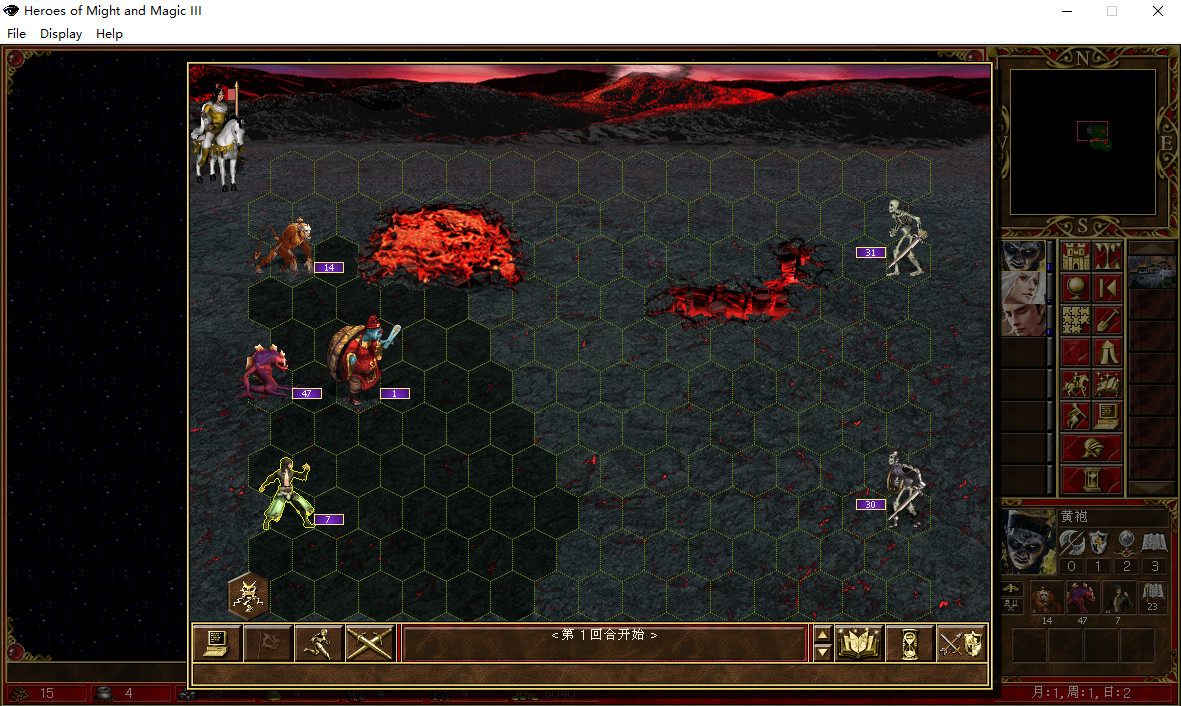1181x706 pixels.
Task: Retreat using the running man button
Action: 319,643
